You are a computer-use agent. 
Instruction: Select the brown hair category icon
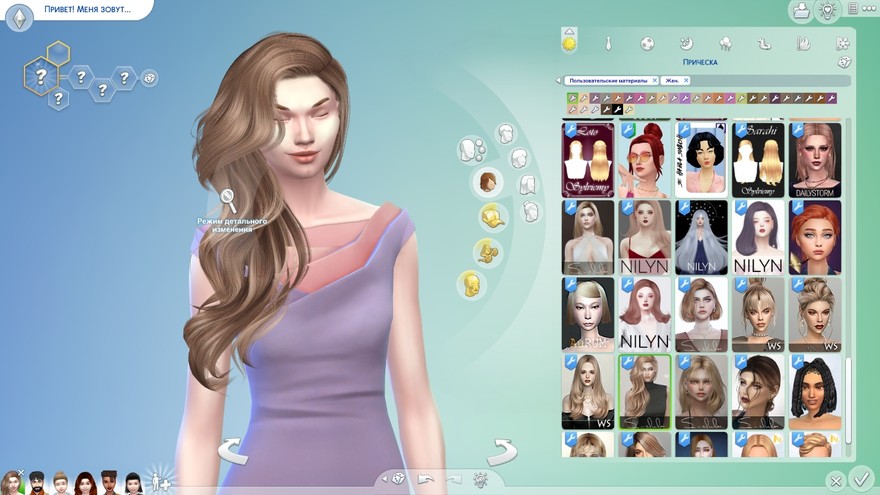tap(487, 182)
